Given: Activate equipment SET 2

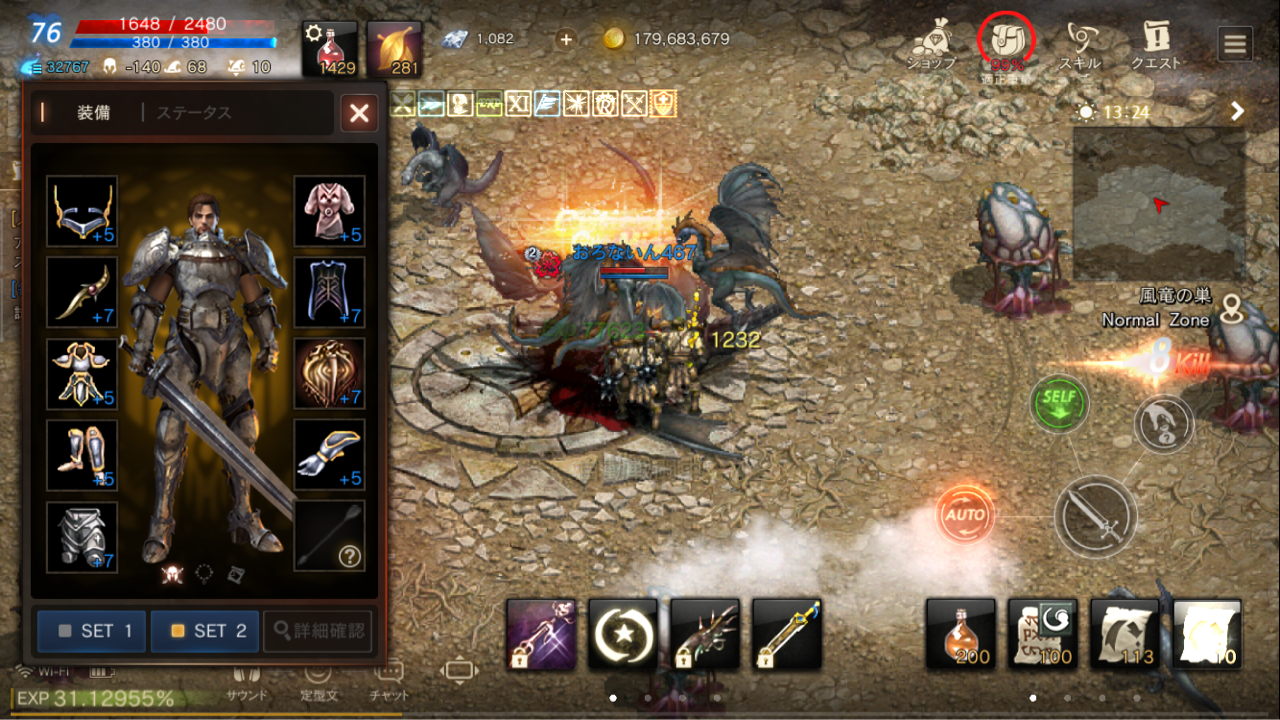Looking at the screenshot, I should [x=205, y=631].
